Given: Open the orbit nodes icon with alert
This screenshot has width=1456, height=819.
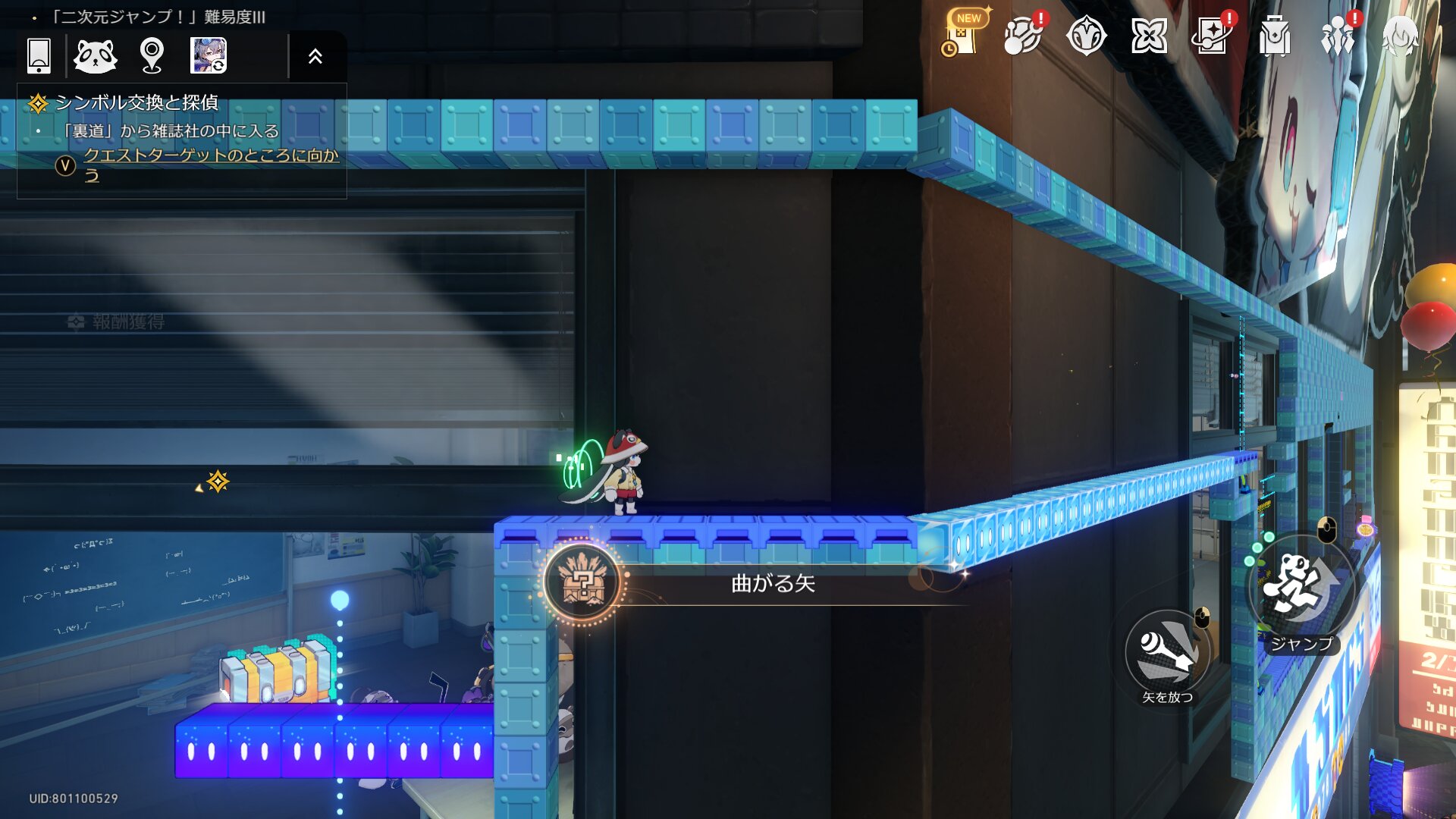Looking at the screenshot, I should pos(1022,36).
